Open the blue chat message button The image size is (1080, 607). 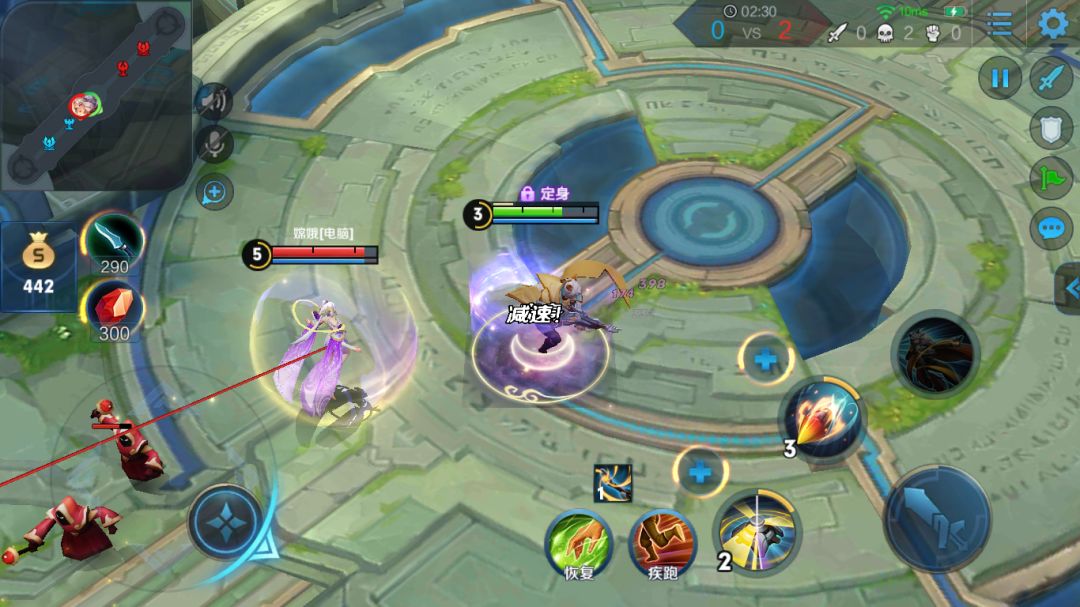tap(1051, 228)
